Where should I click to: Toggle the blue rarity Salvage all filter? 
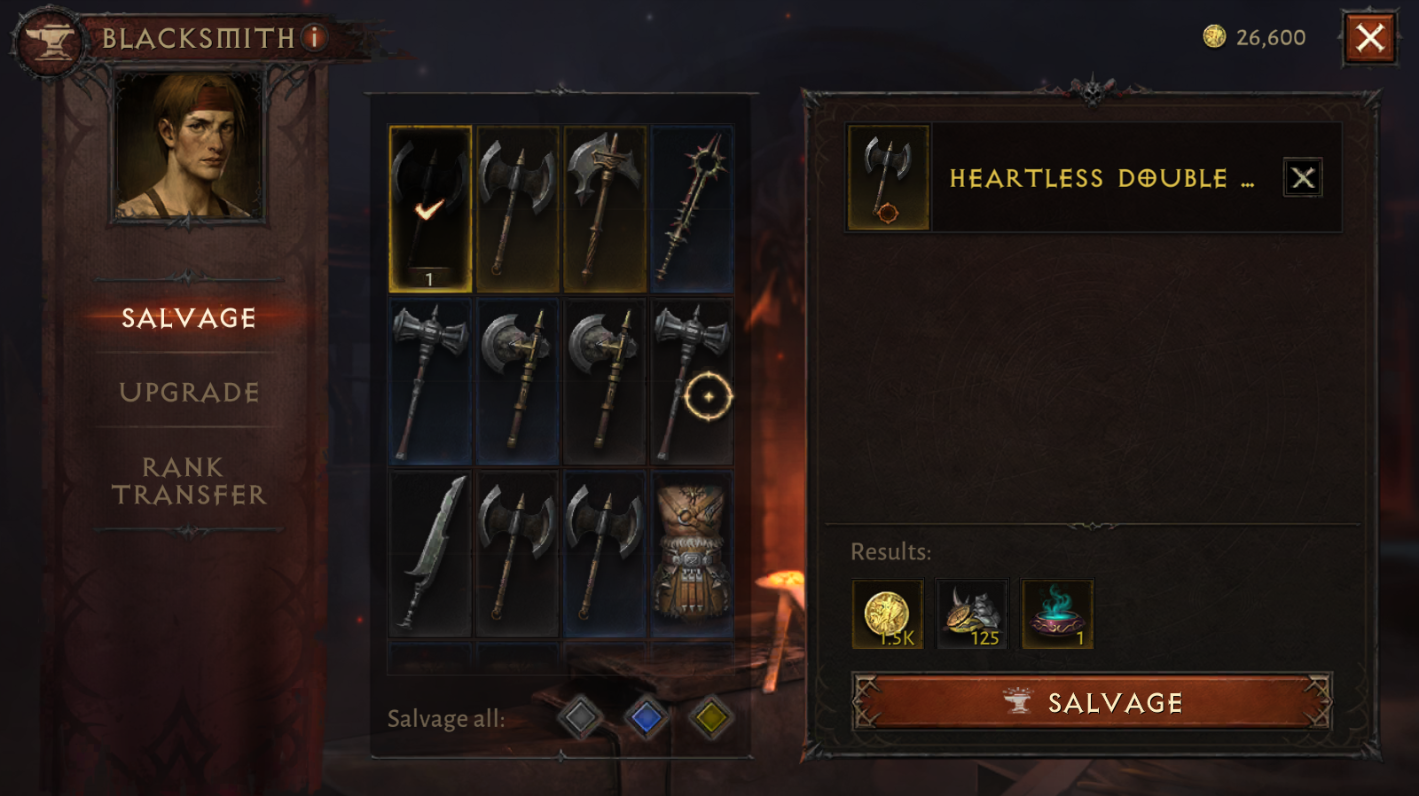click(646, 718)
